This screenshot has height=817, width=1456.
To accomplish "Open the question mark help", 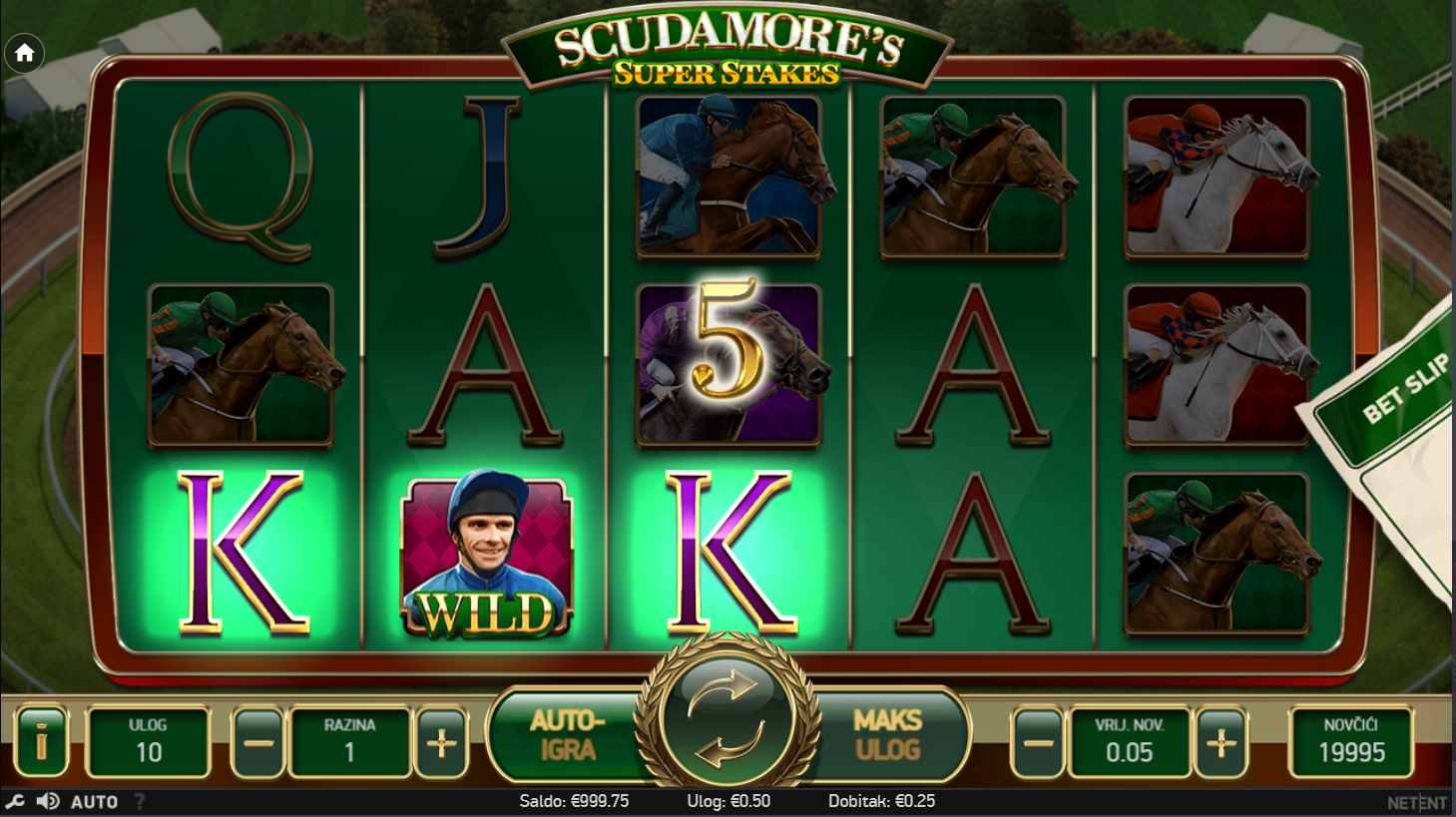I will 140,801.
